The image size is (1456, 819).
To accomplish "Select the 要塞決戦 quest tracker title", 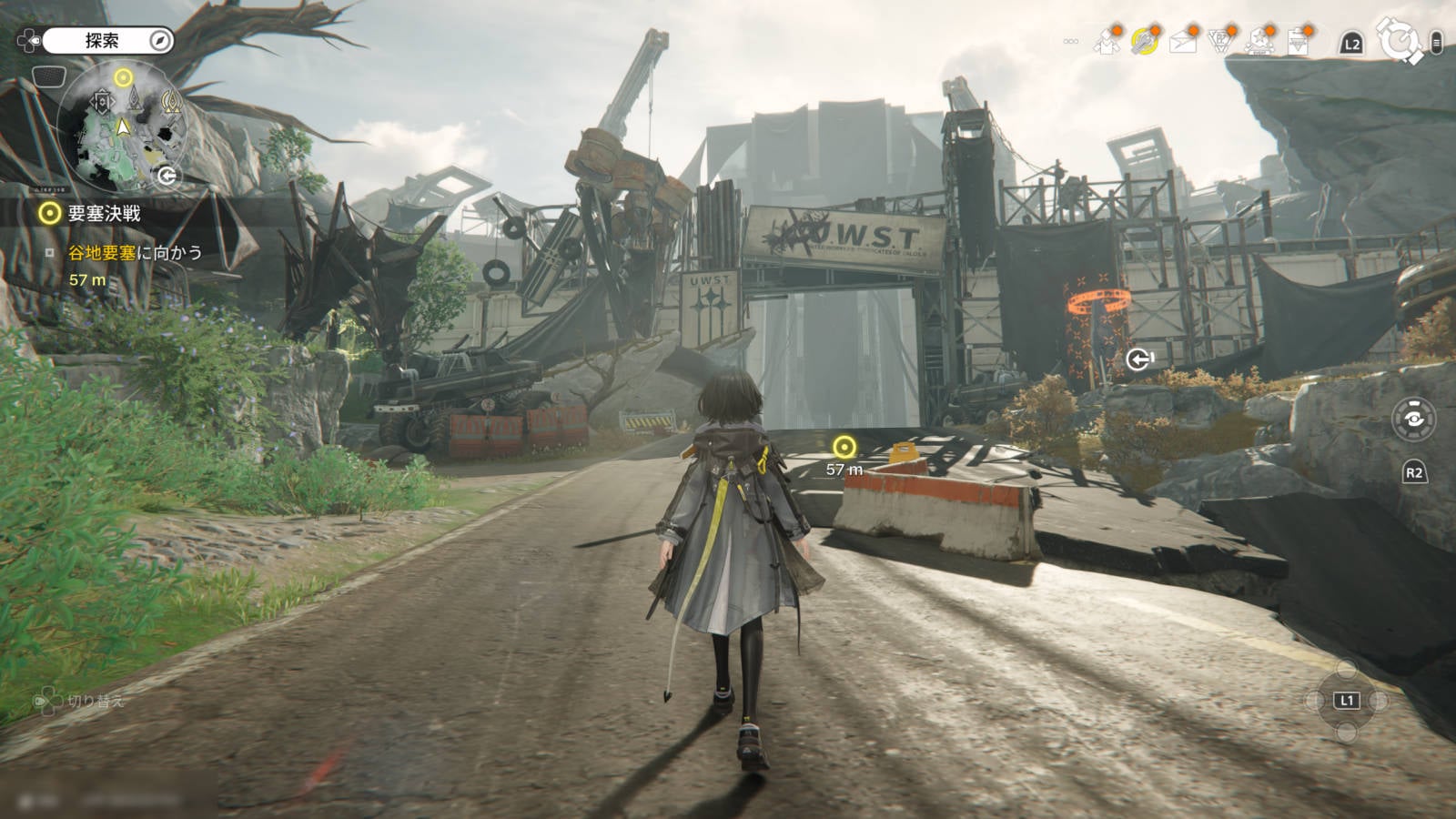I will point(104,213).
